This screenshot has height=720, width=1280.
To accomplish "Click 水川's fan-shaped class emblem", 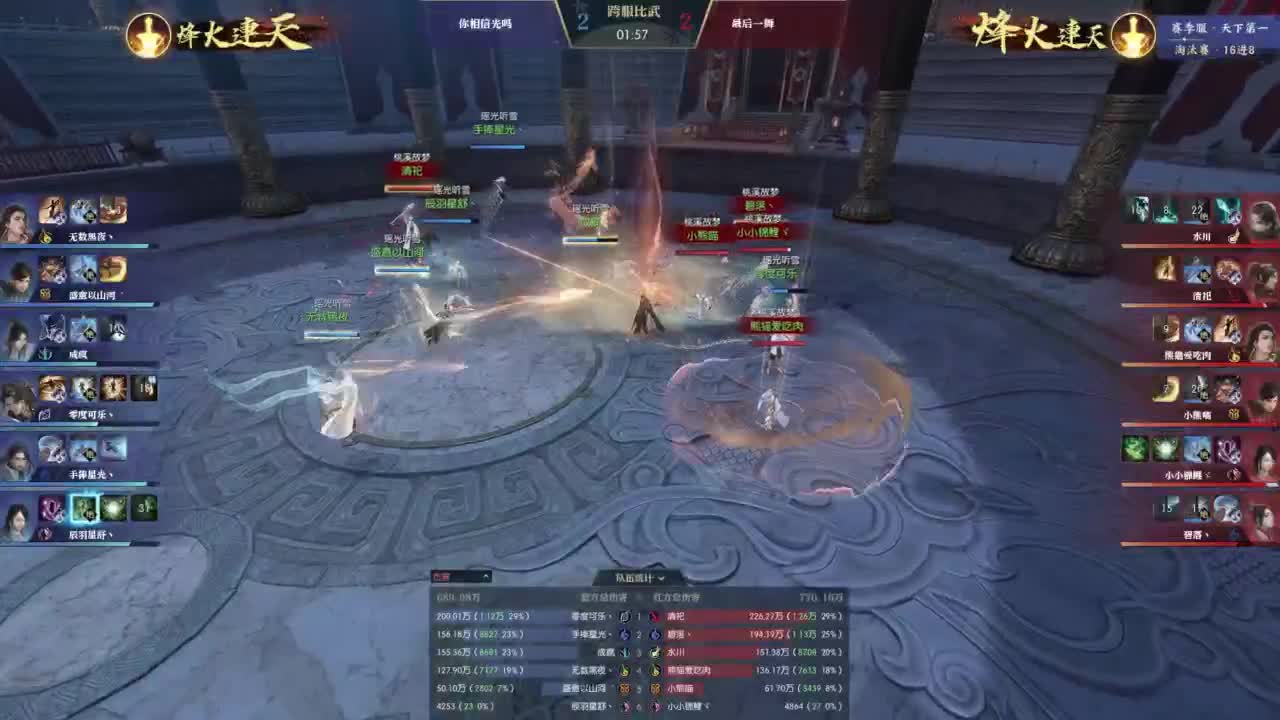I will click(1231, 234).
